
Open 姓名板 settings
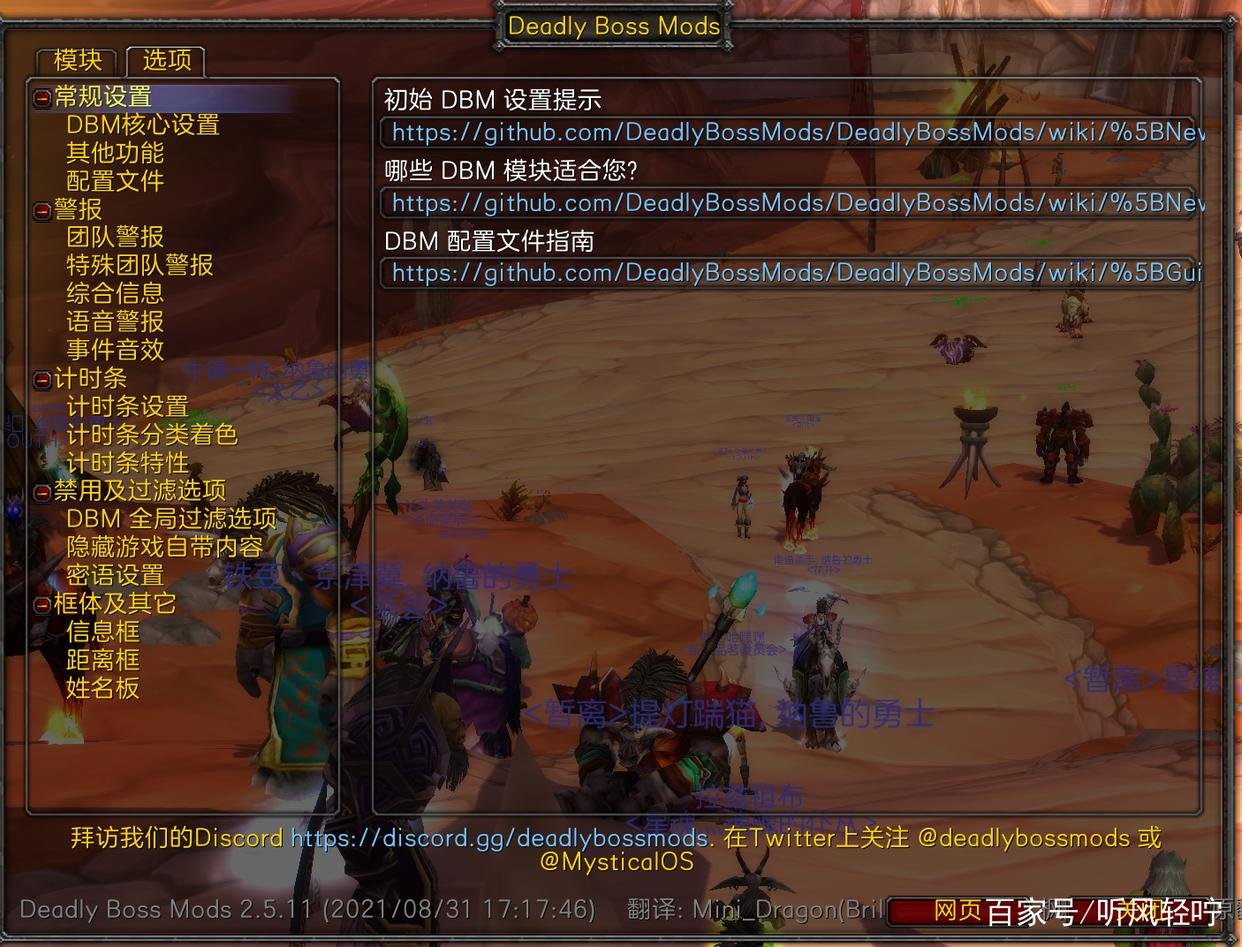(103, 688)
